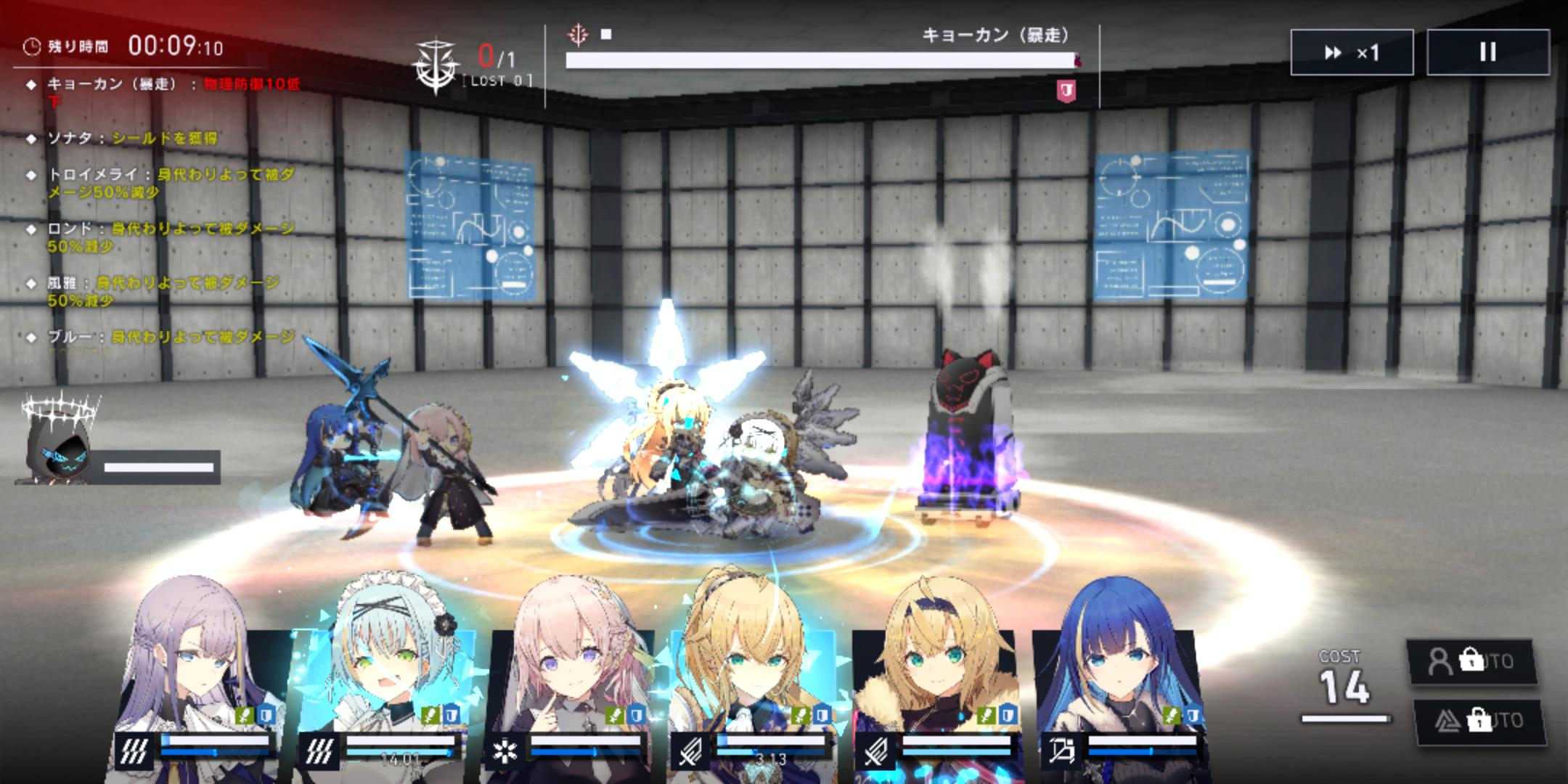Click the locked auto button with person icon

click(x=1472, y=661)
